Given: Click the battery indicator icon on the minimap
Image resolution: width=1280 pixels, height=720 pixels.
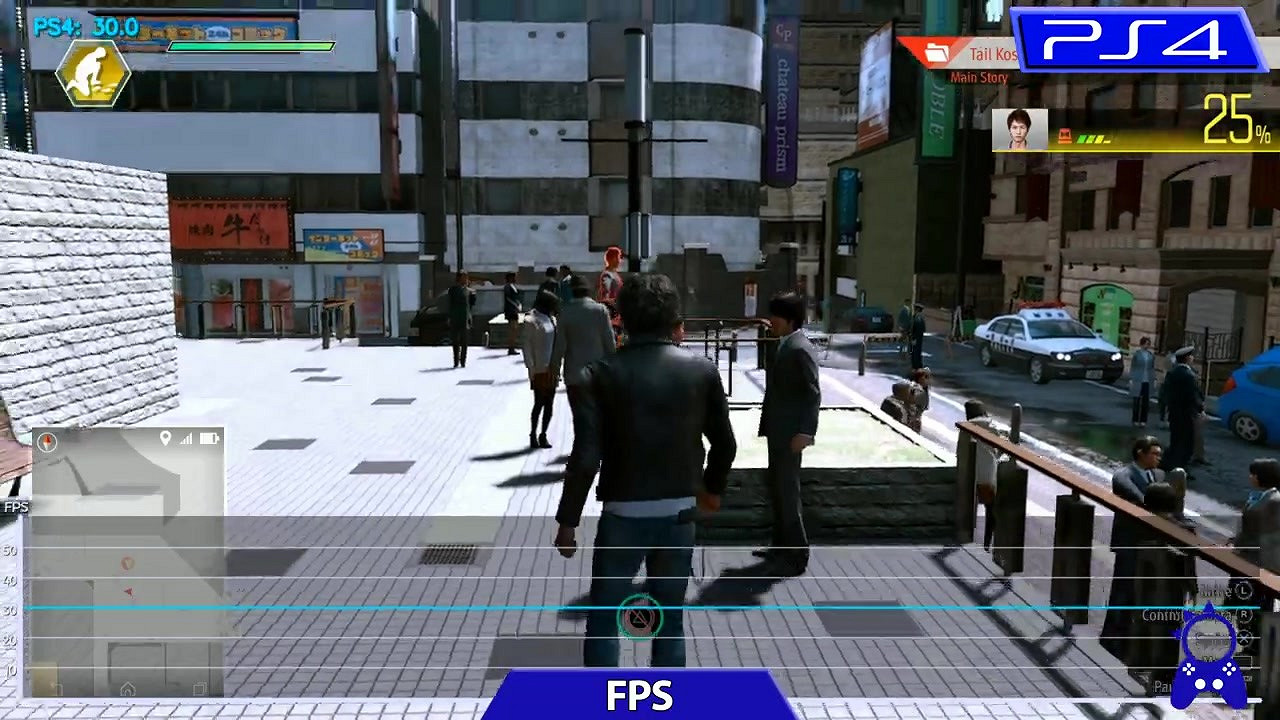Looking at the screenshot, I should (209, 438).
